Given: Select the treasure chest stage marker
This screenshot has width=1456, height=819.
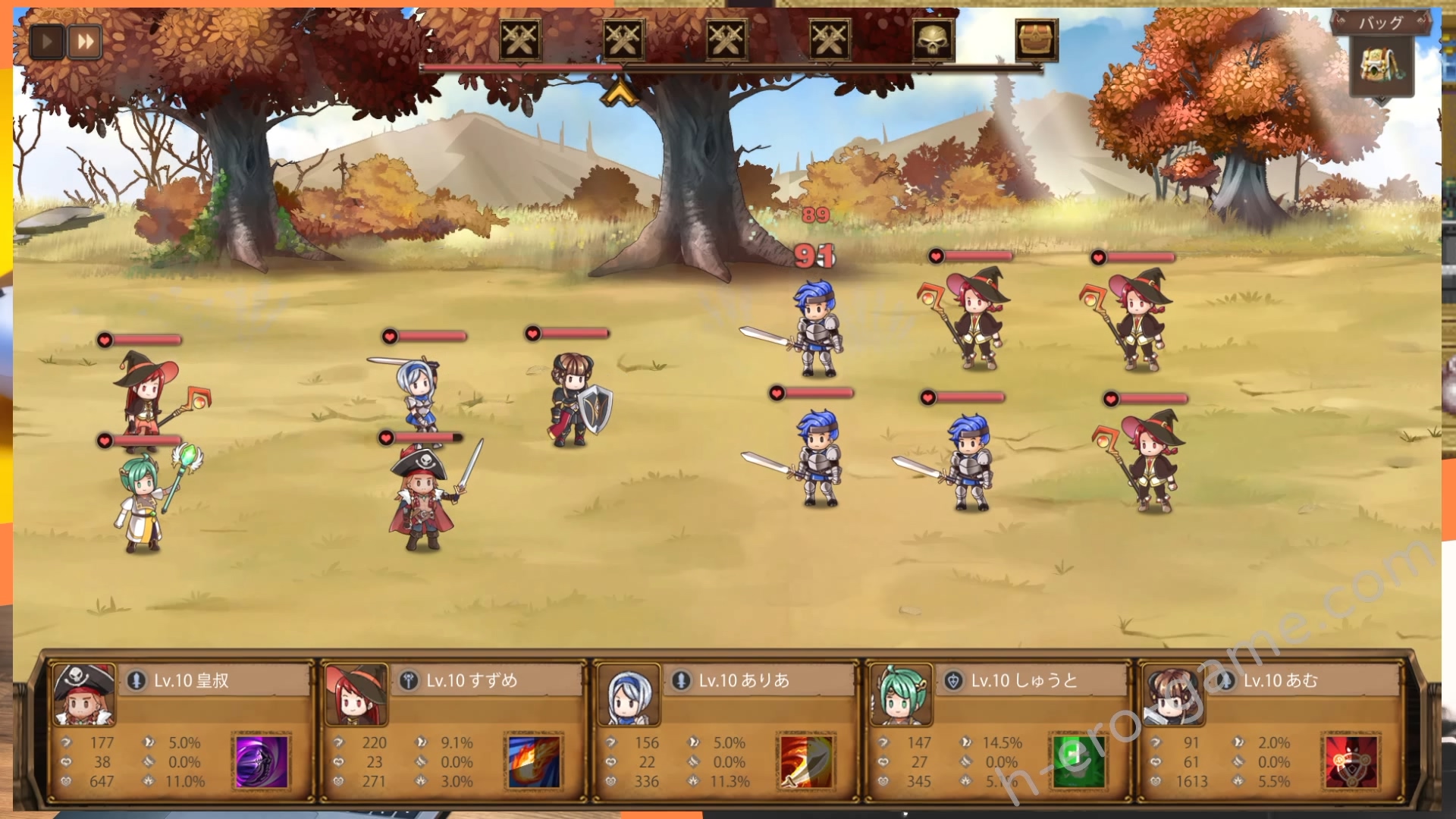Looking at the screenshot, I should coord(1036,39).
